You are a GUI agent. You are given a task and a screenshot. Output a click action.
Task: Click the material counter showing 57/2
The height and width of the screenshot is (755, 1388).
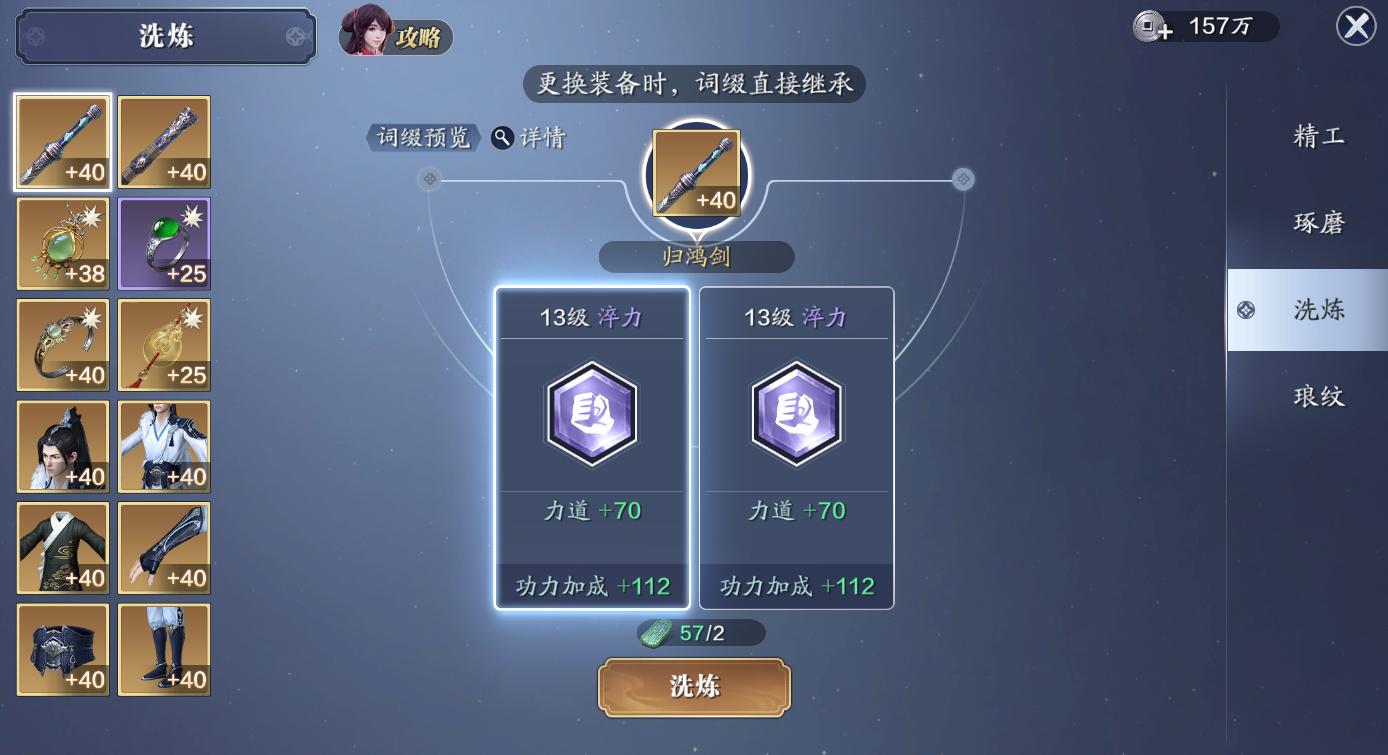[x=694, y=632]
